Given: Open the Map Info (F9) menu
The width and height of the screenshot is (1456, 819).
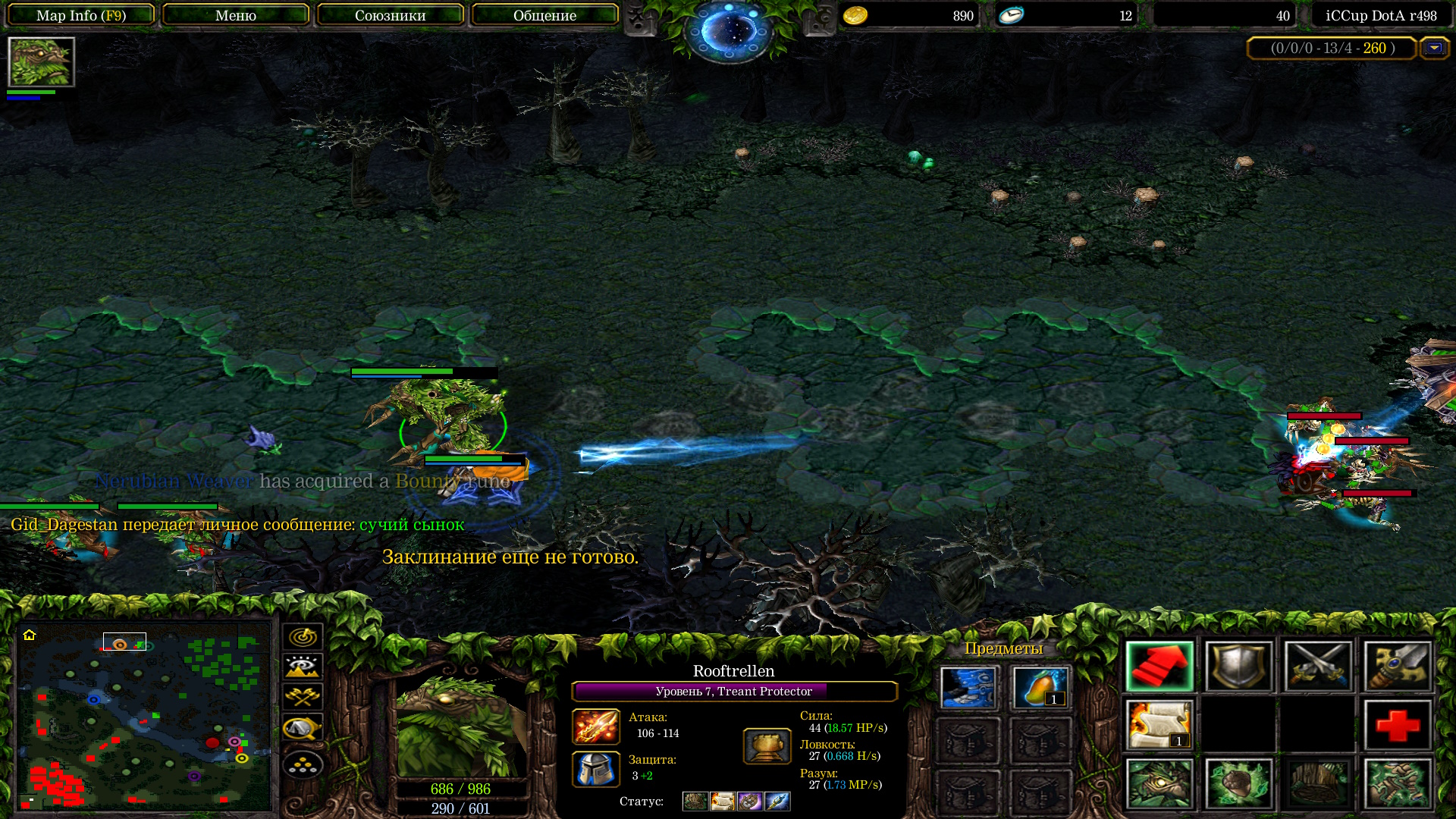Looking at the screenshot, I should [81, 15].
